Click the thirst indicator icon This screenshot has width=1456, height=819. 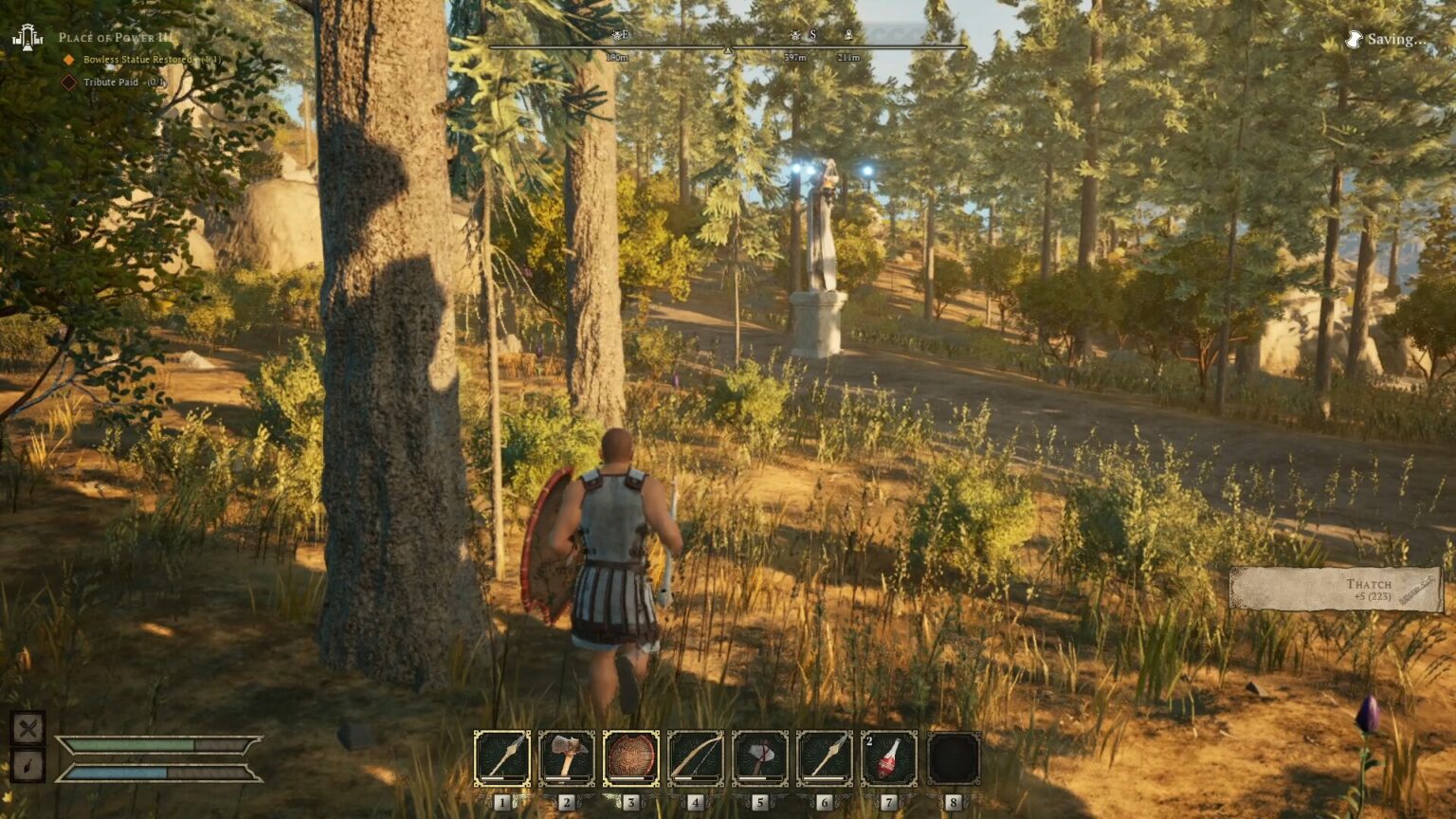pyautogui.click(x=29, y=763)
